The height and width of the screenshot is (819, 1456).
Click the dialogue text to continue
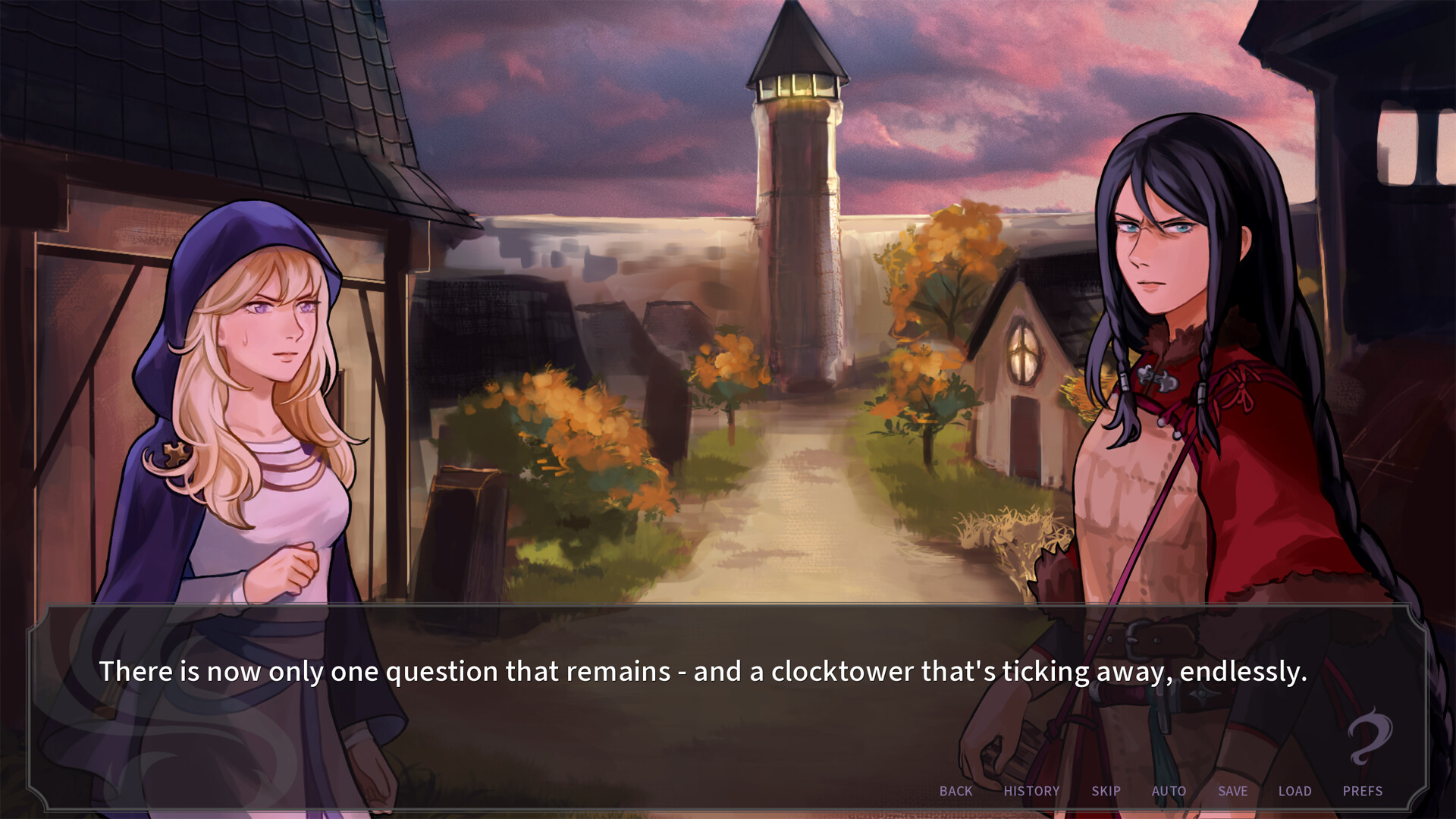click(702, 672)
